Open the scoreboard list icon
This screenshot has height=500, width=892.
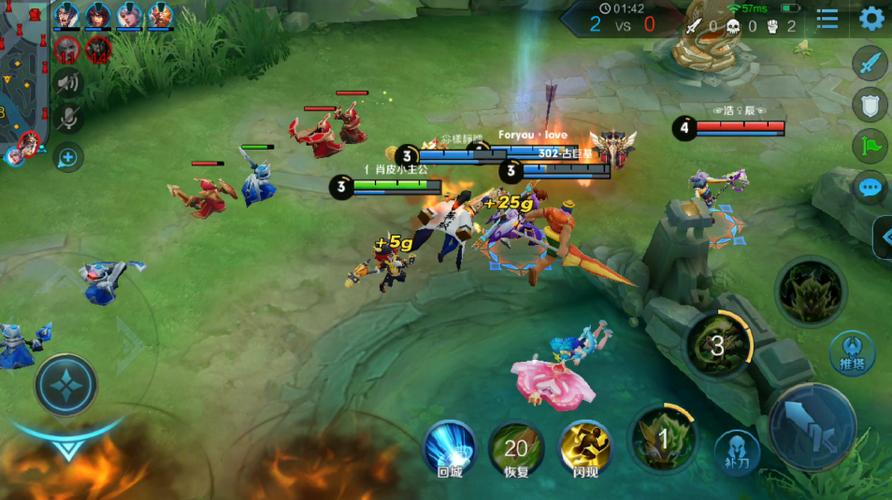coord(828,18)
